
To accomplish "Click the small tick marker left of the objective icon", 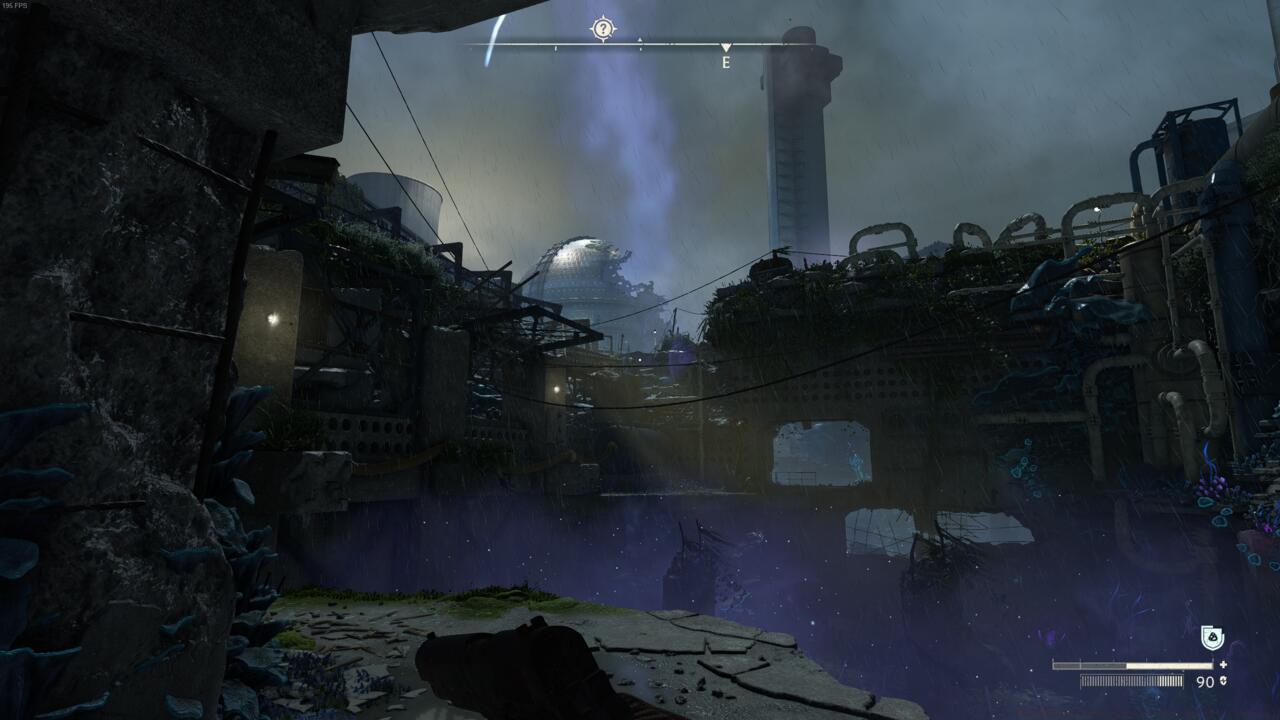I will click(x=555, y=46).
